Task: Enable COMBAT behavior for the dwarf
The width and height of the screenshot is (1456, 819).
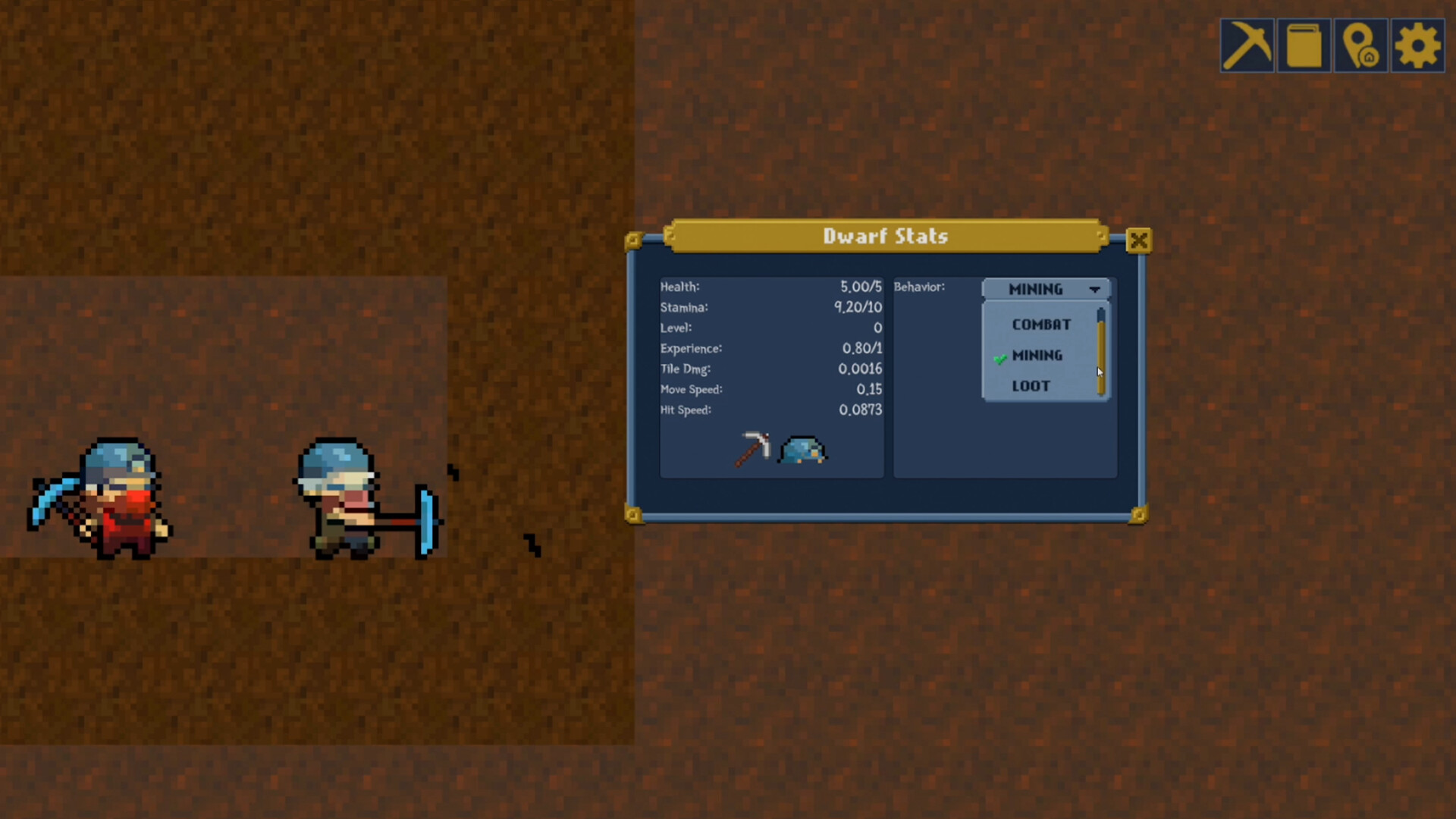Action: (x=1041, y=325)
